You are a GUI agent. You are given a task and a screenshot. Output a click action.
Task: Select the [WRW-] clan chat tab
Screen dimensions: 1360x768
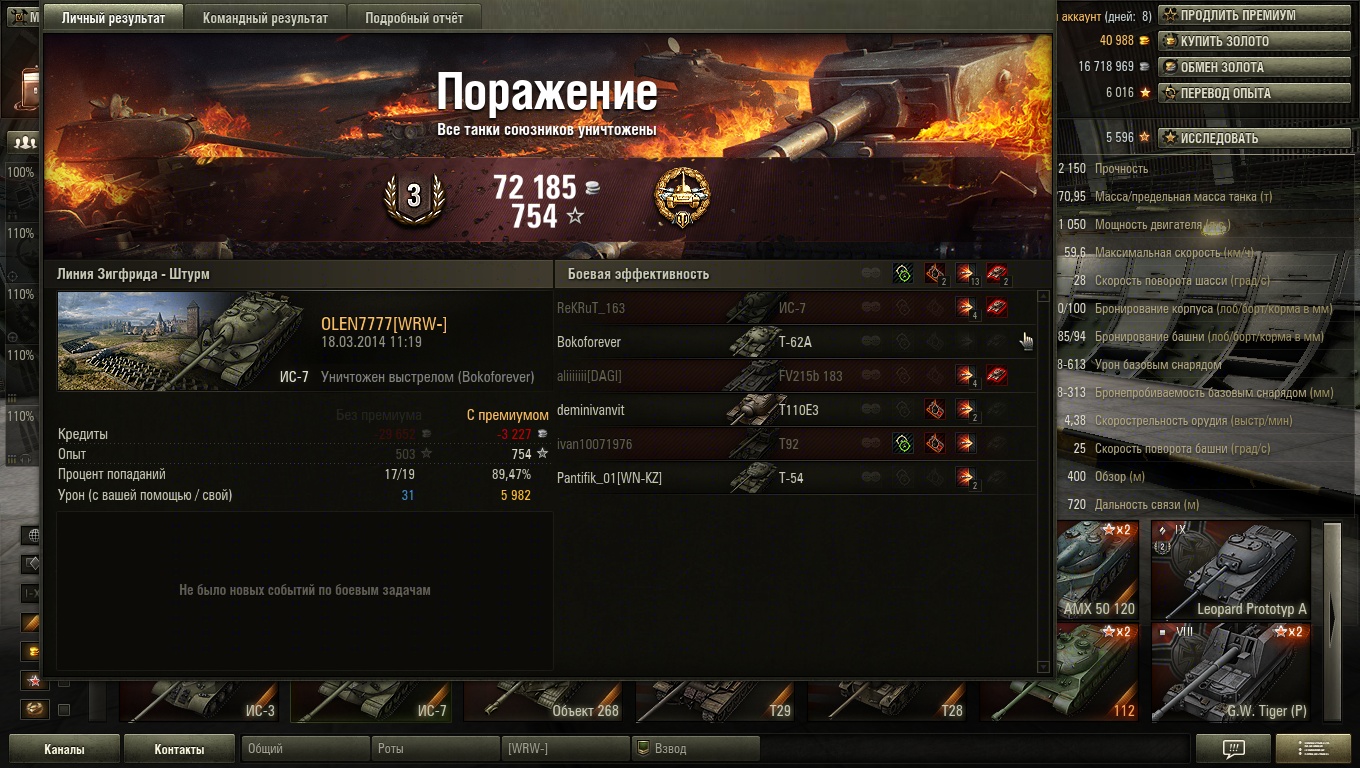pyautogui.click(x=565, y=749)
